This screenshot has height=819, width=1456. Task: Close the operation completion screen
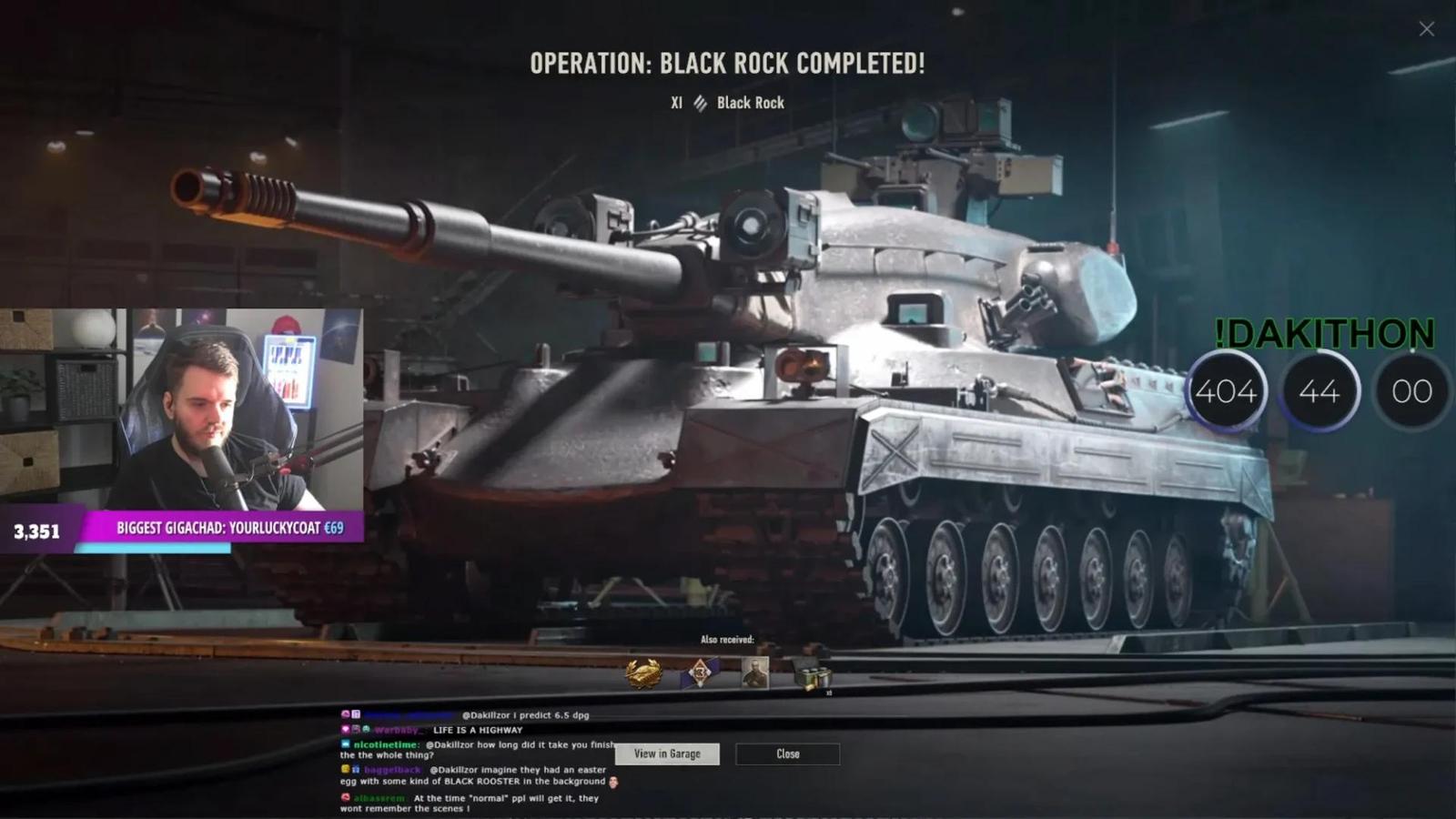click(x=788, y=753)
